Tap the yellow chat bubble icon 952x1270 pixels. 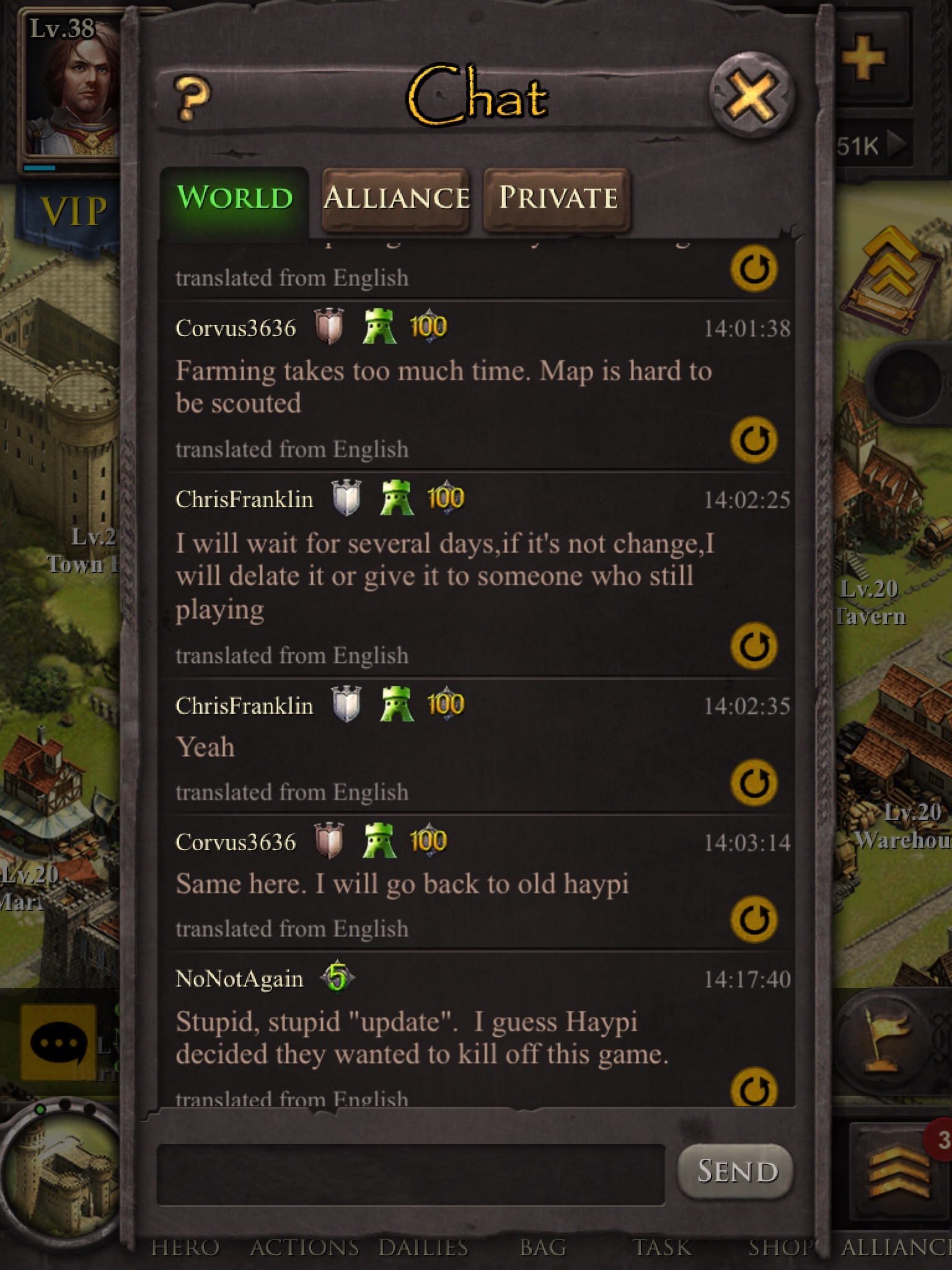59,1042
